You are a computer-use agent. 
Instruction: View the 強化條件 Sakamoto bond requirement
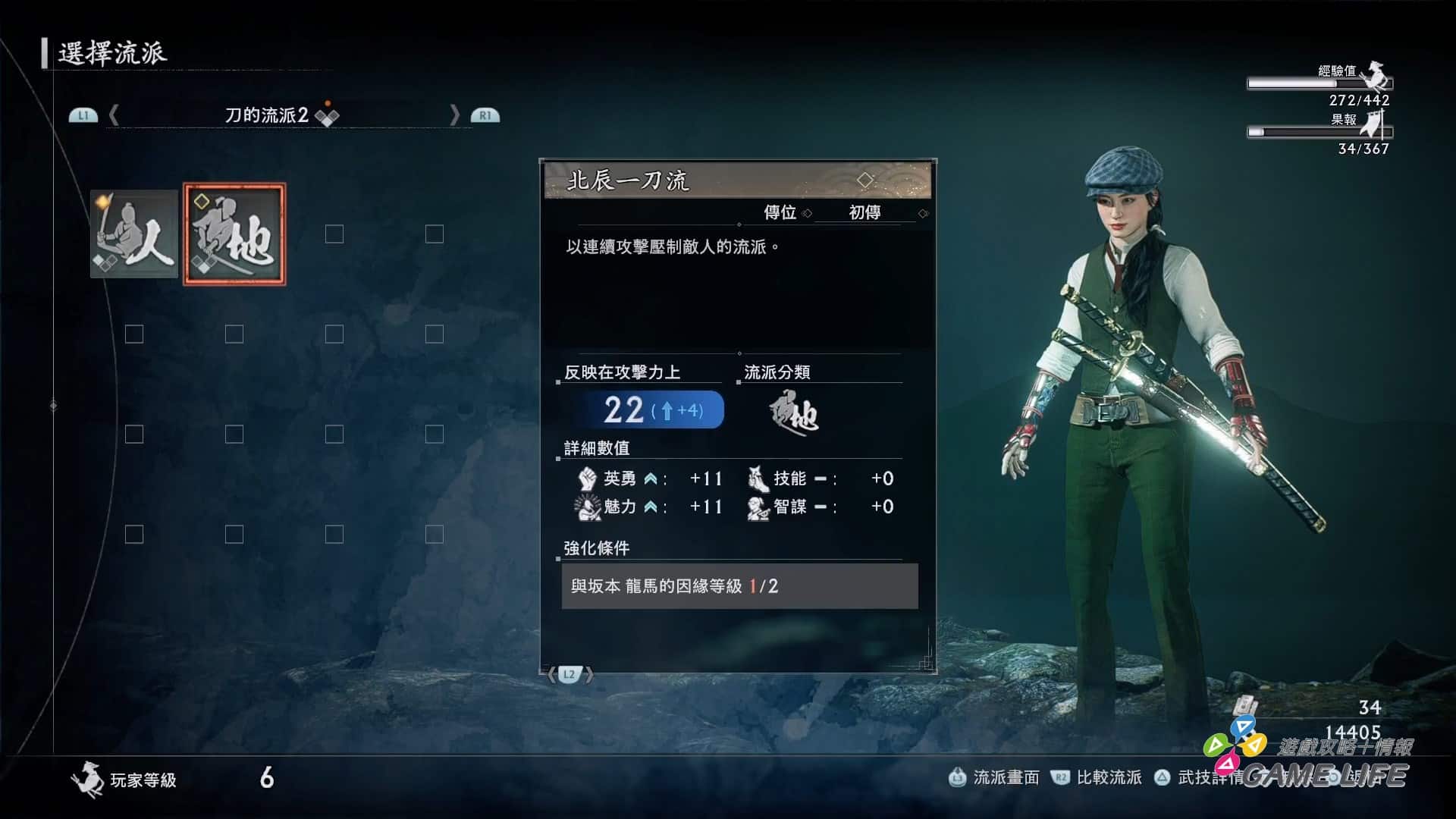(739, 586)
